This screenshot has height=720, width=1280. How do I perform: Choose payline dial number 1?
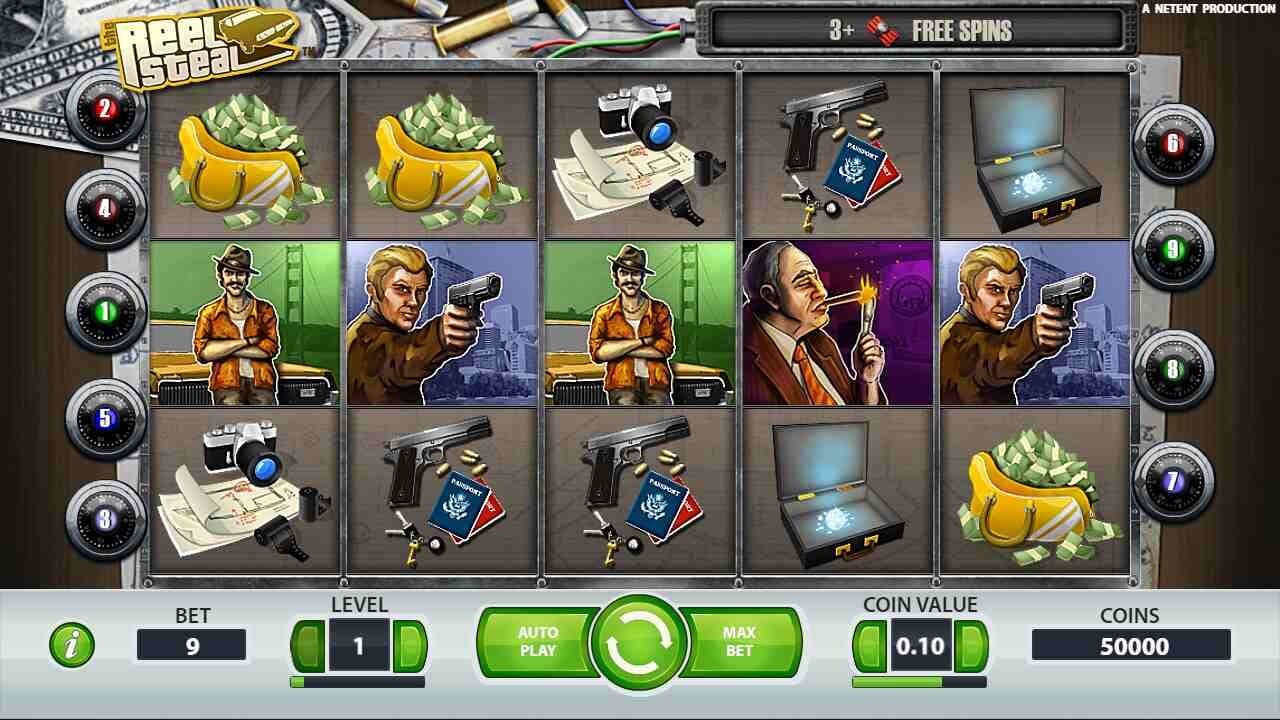tap(105, 312)
